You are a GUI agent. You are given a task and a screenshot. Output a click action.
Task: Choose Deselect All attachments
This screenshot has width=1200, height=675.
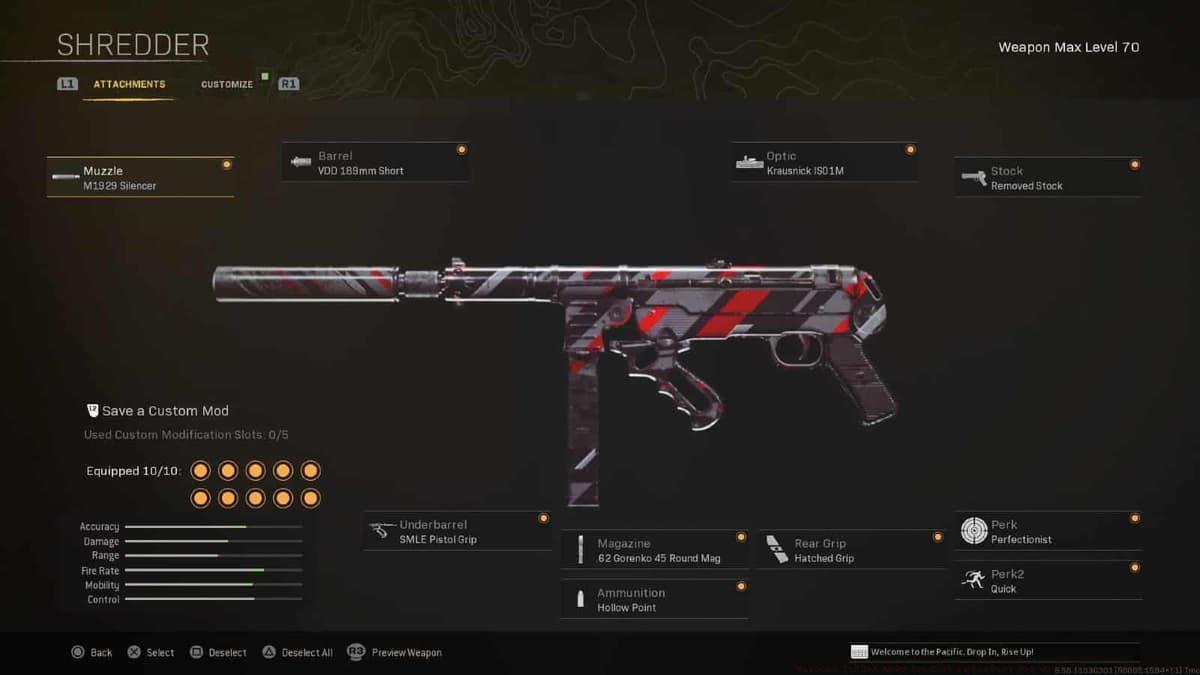298,652
